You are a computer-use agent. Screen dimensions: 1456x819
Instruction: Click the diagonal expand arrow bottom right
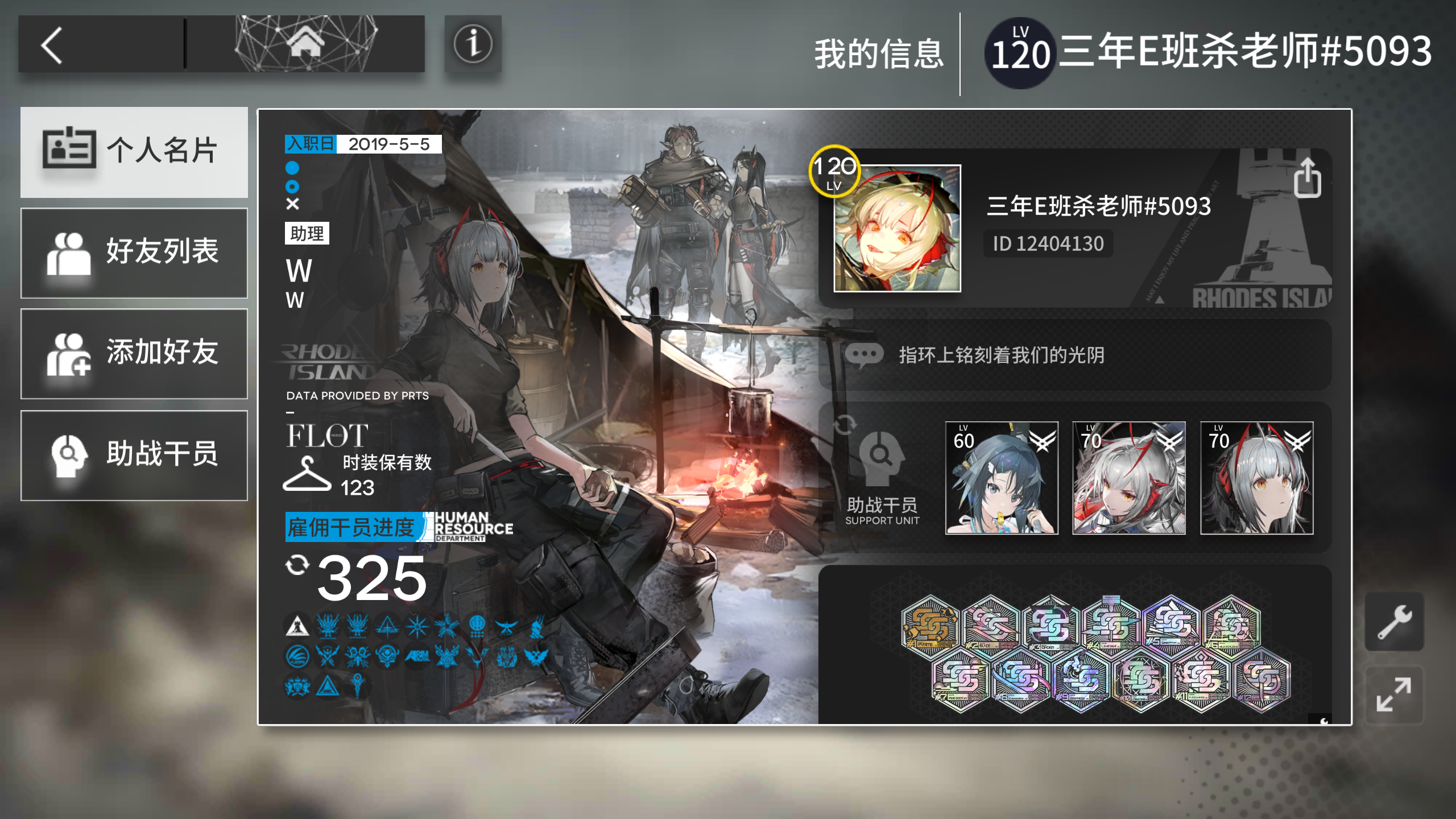click(1393, 695)
